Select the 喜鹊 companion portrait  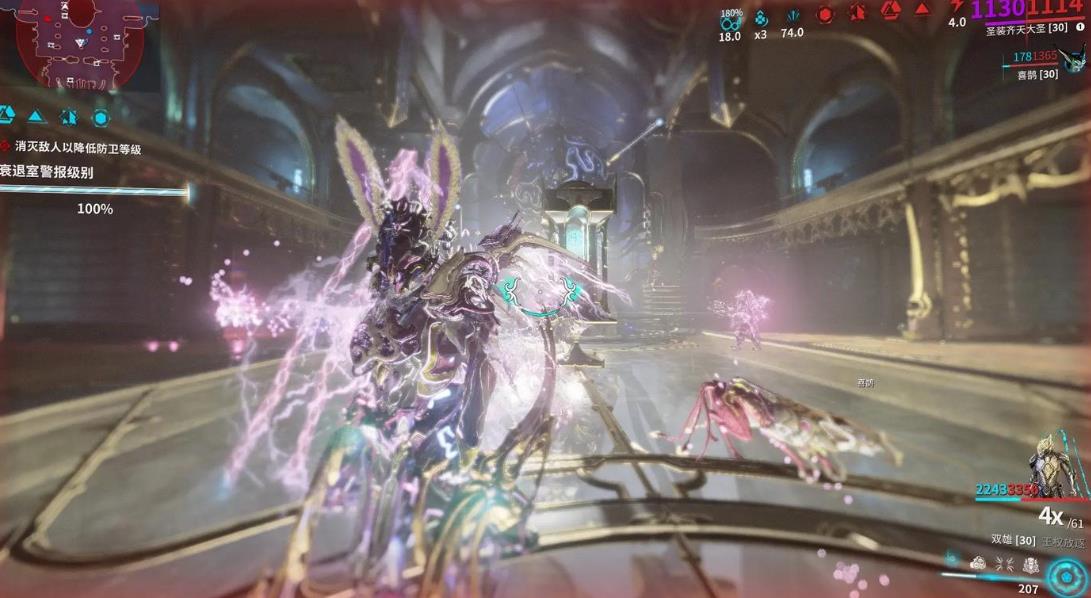(1074, 57)
